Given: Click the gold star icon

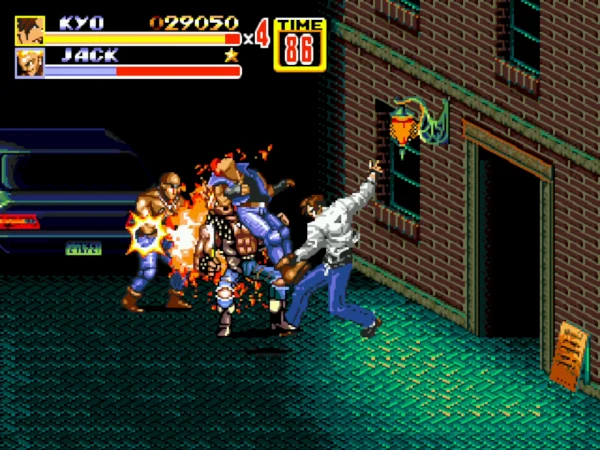Looking at the screenshot, I should pos(232,56).
